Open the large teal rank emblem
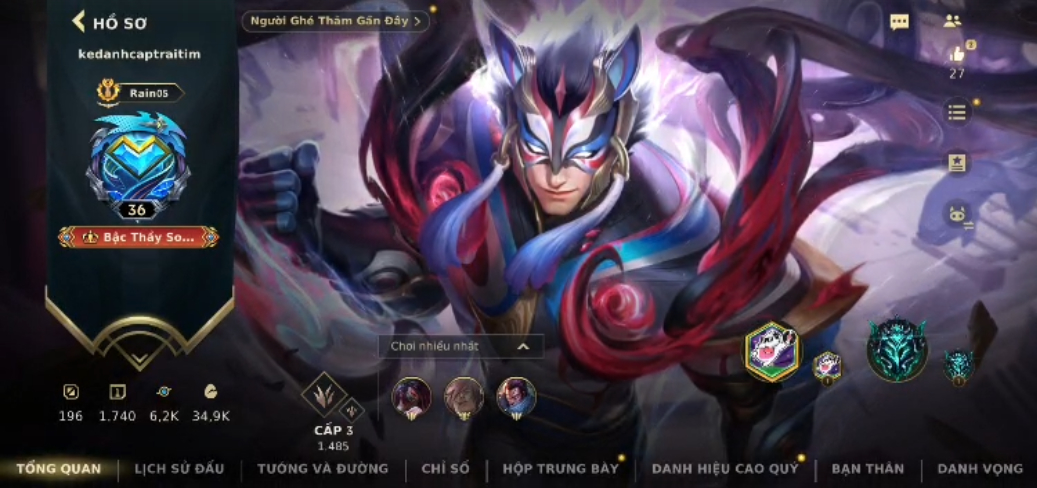The height and width of the screenshot is (488, 1037). [x=896, y=352]
